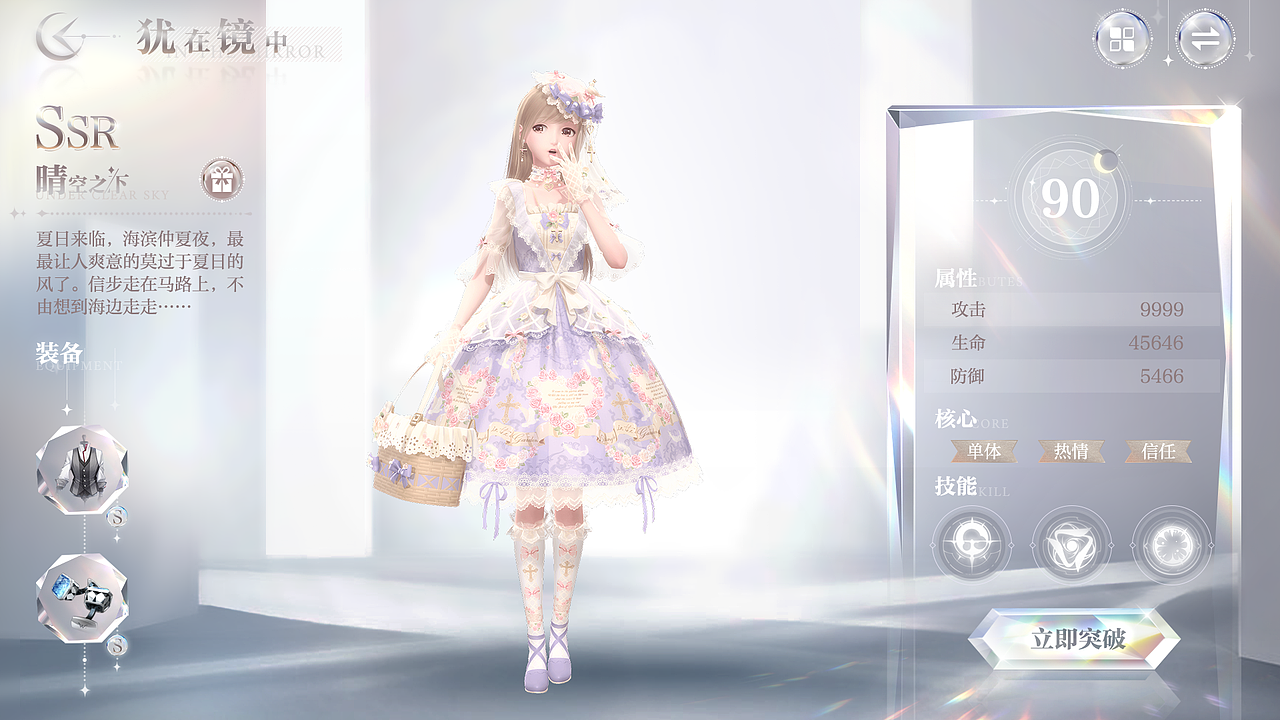Viewport: 1280px width, 720px height.
Task: Select the blue gem accessory equipment icon
Action: (x=84, y=598)
